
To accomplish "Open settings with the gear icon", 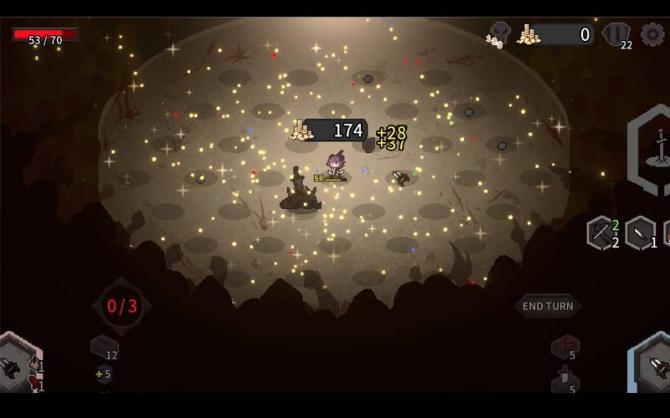I will [x=653, y=34].
